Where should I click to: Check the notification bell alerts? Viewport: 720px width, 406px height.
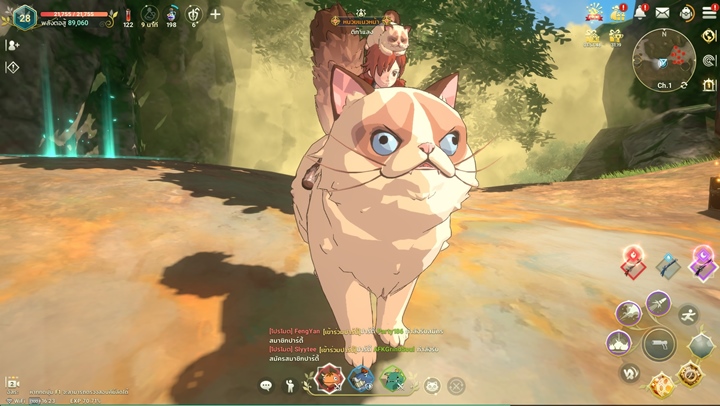click(x=640, y=12)
